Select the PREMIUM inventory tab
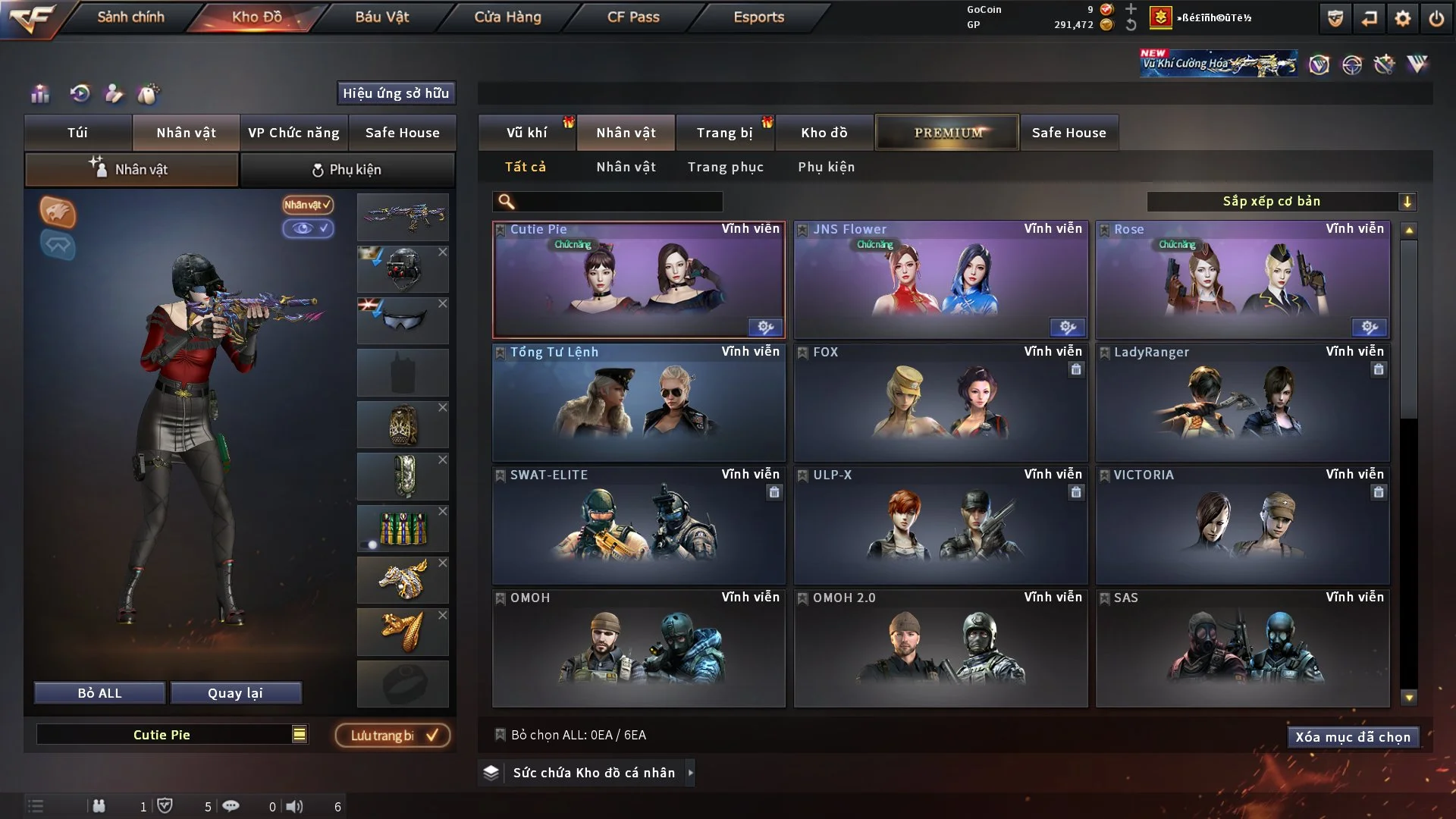1456x819 pixels. (x=947, y=133)
